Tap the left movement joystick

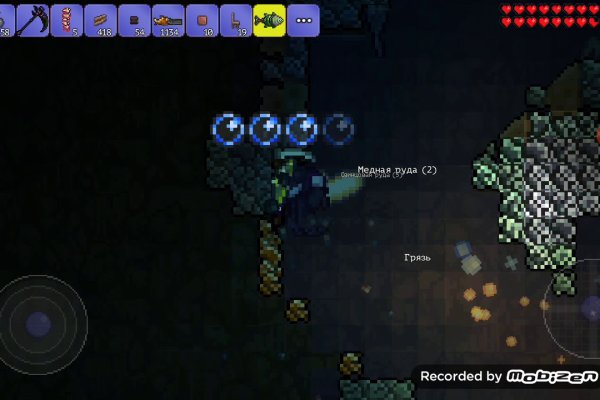39,324
